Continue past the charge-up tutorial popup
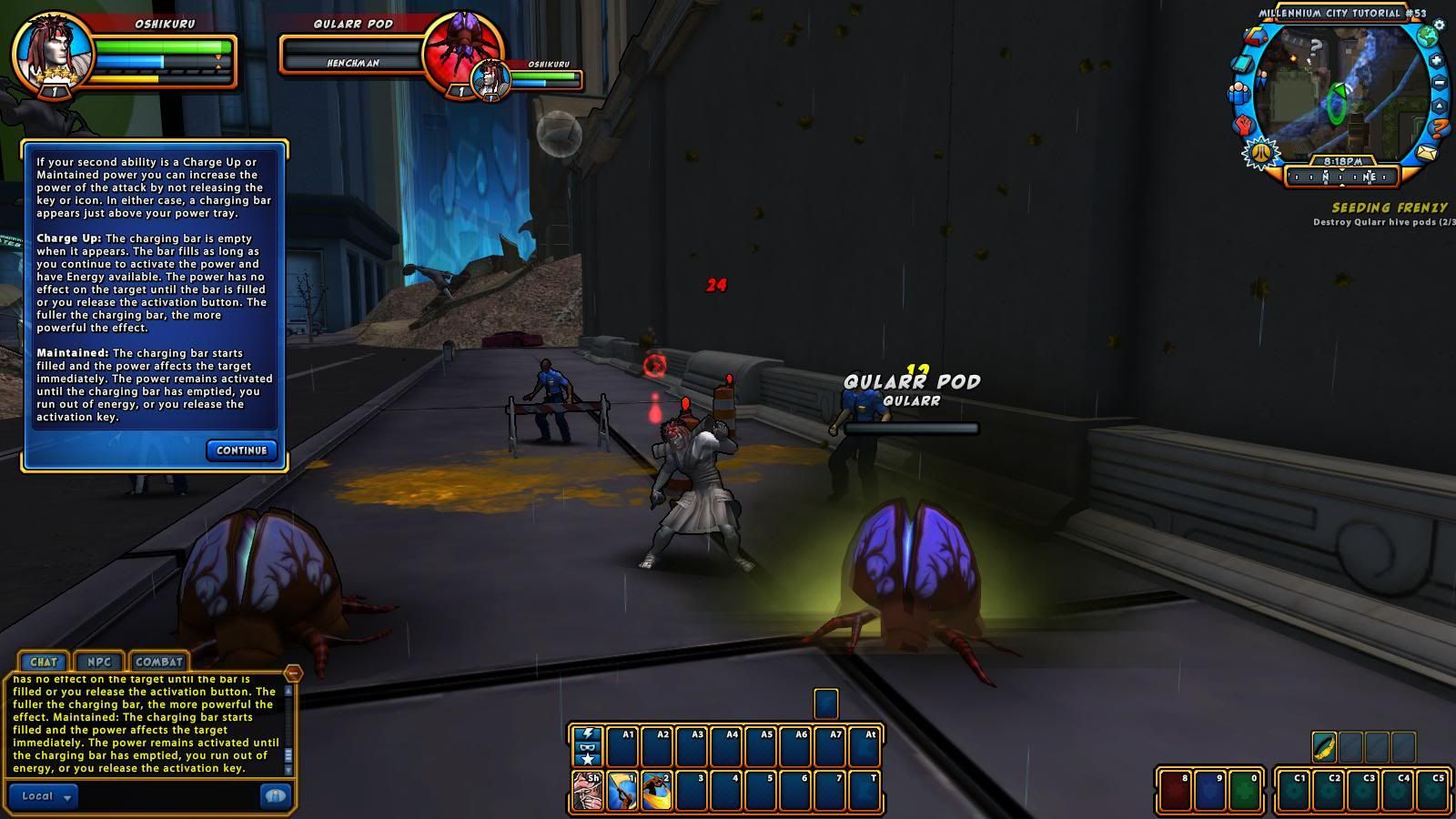Image resolution: width=1456 pixels, height=819 pixels. click(x=241, y=450)
